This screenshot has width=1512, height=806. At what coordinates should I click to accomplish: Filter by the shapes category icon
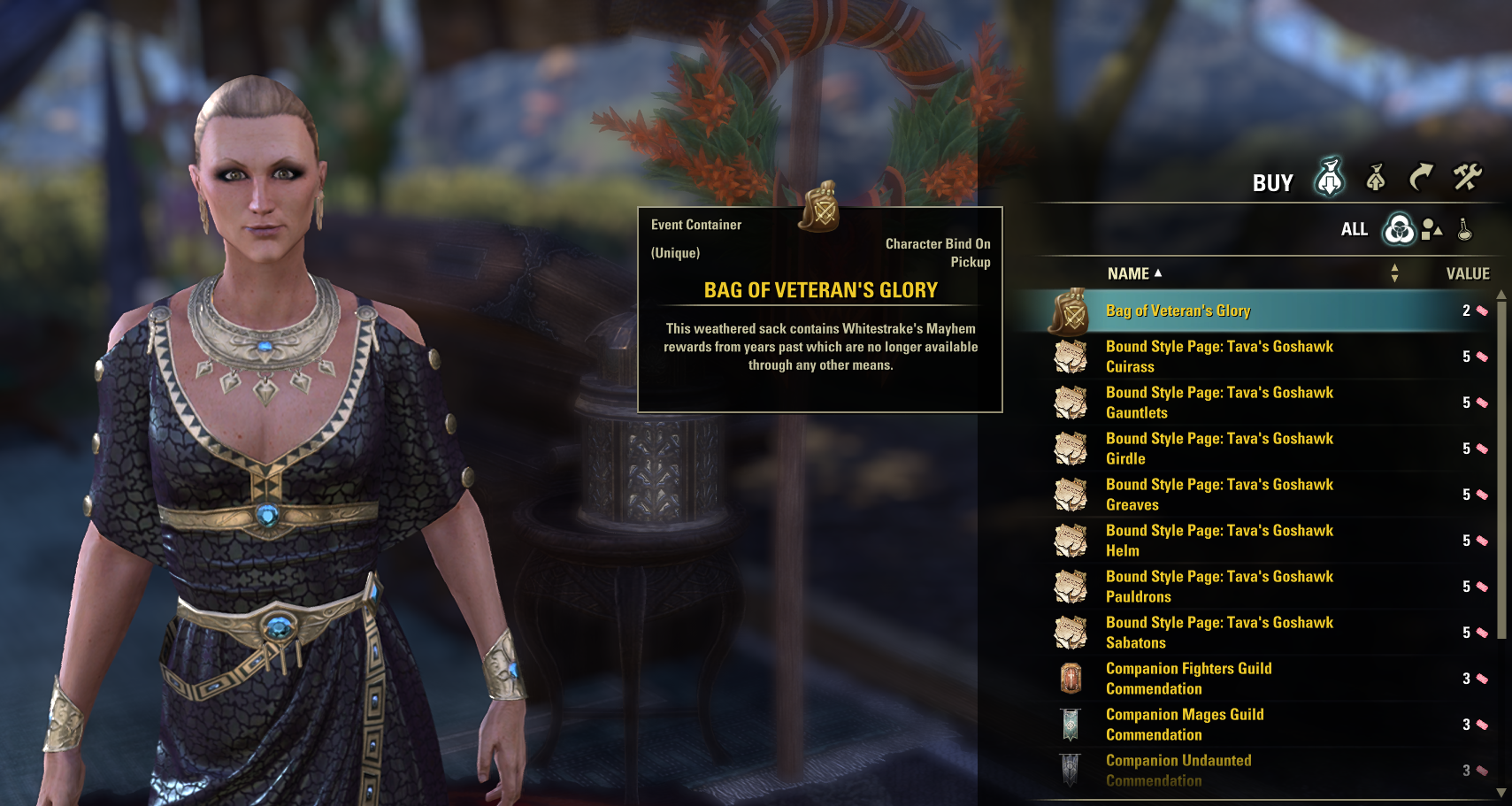click(1431, 229)
